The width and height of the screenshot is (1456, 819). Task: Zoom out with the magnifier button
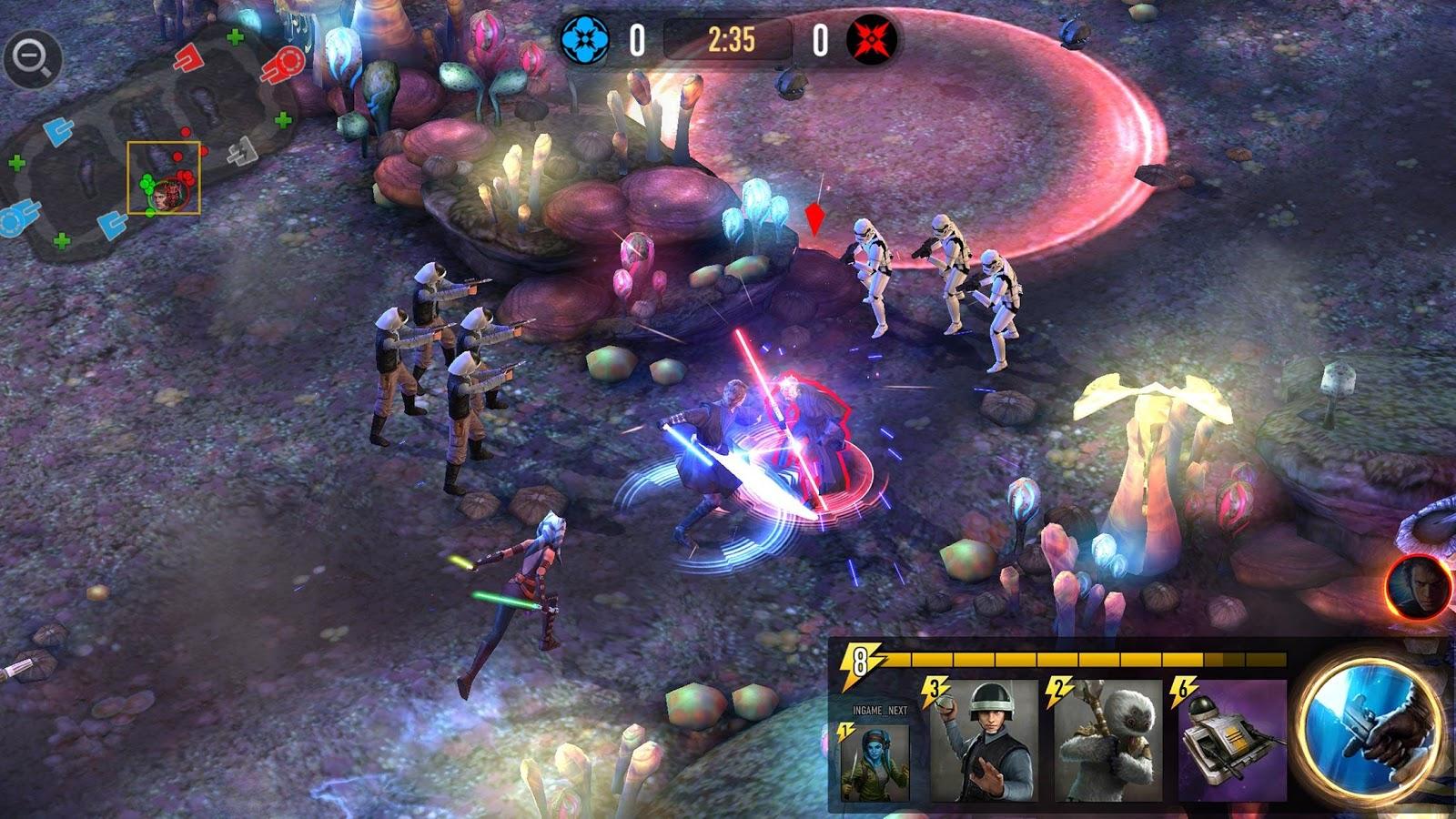(x=33, y=60)
